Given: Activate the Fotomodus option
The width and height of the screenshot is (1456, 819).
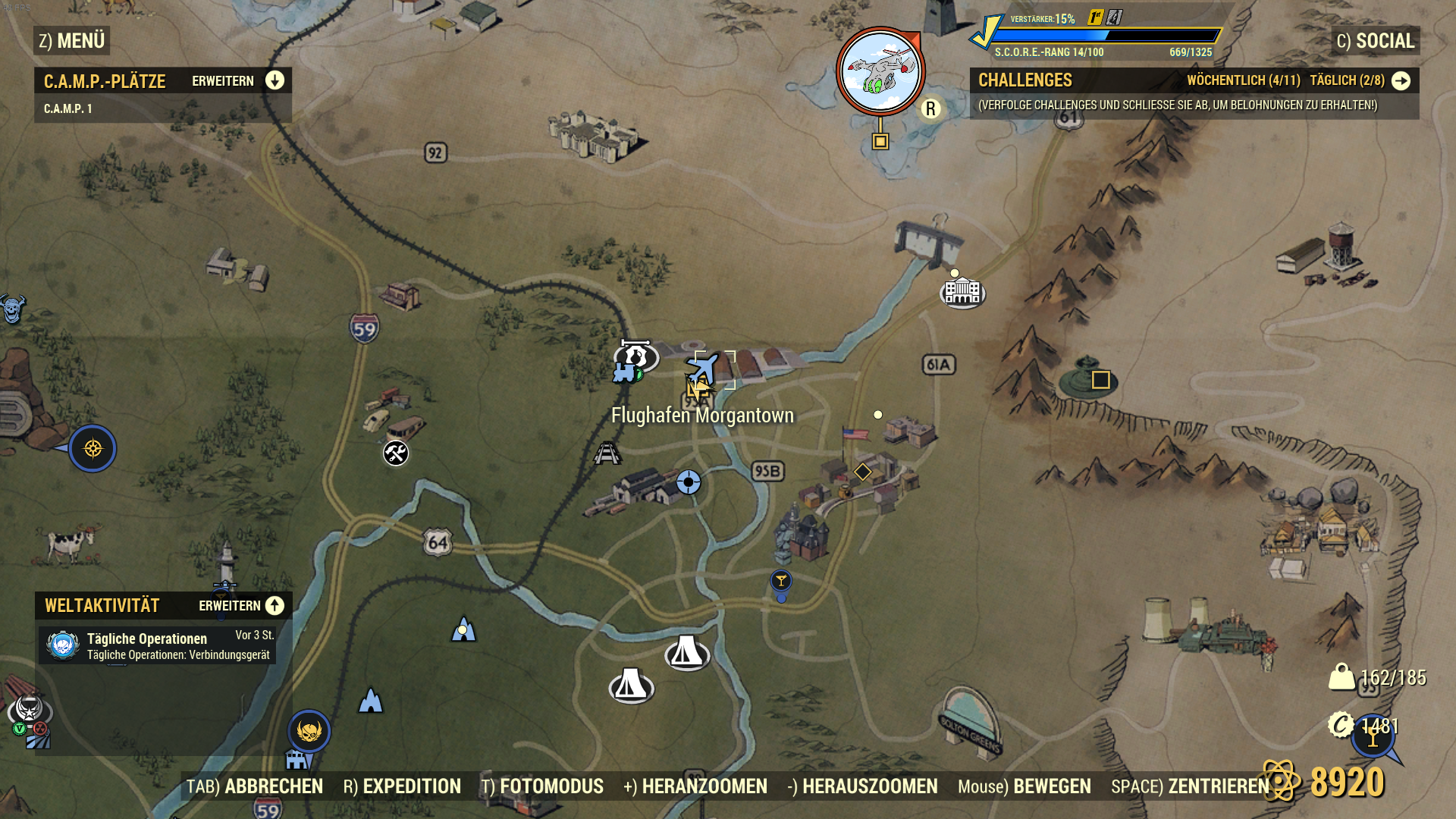Looking at the screenshot, I should tap(542, 786).
